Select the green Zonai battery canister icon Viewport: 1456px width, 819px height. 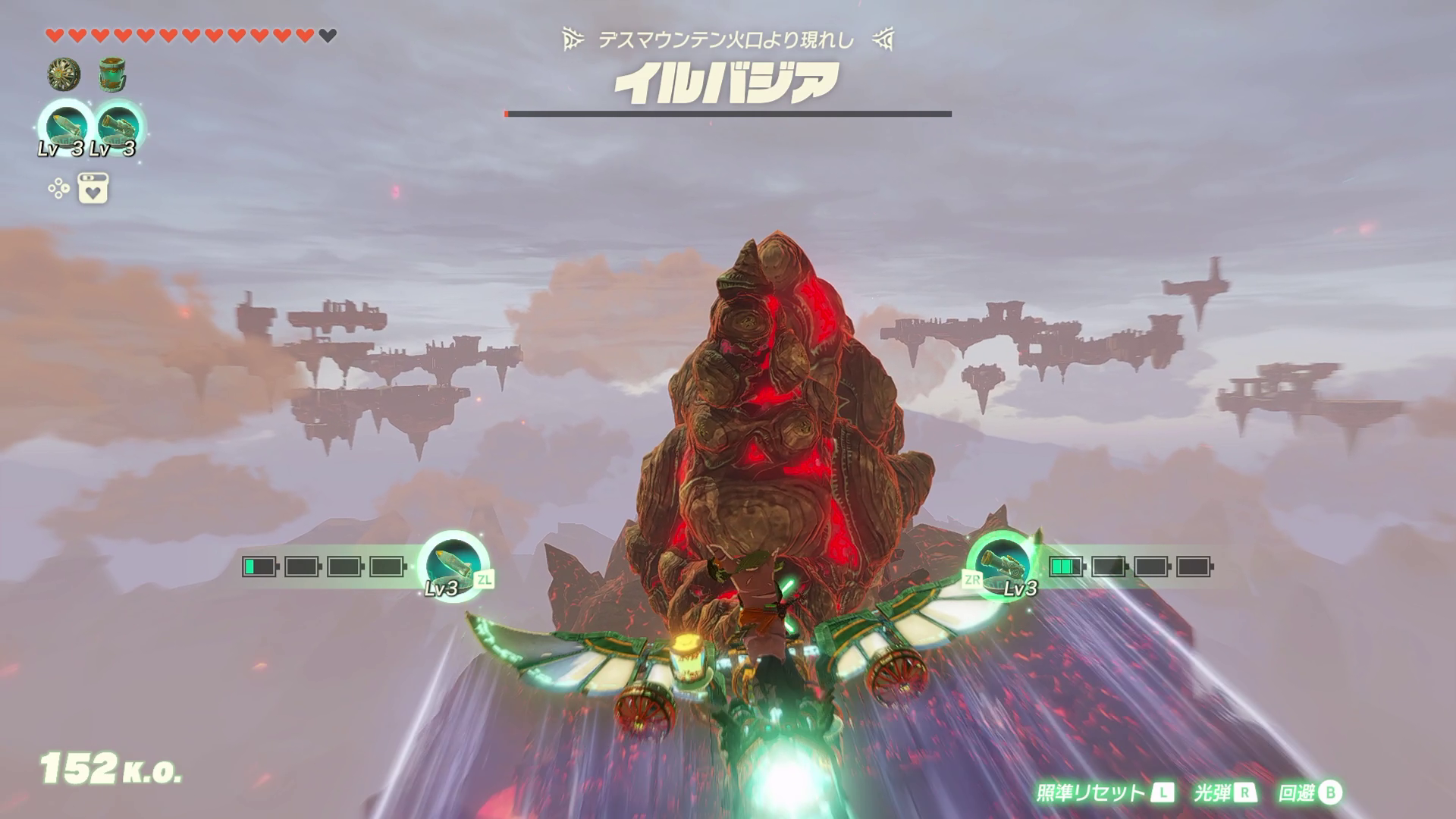coord(112,74)
